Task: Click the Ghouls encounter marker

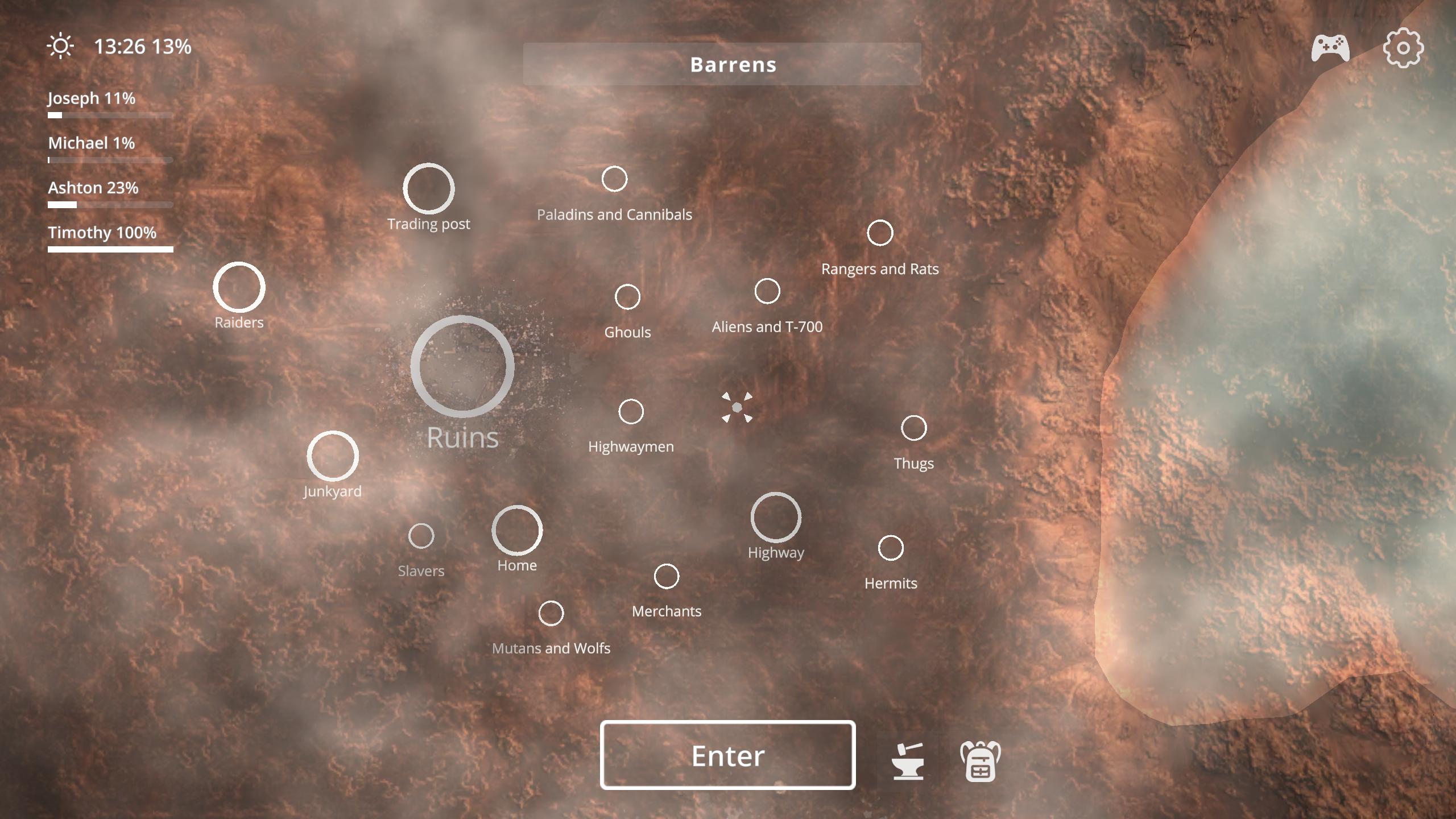Action: (628, 296)
